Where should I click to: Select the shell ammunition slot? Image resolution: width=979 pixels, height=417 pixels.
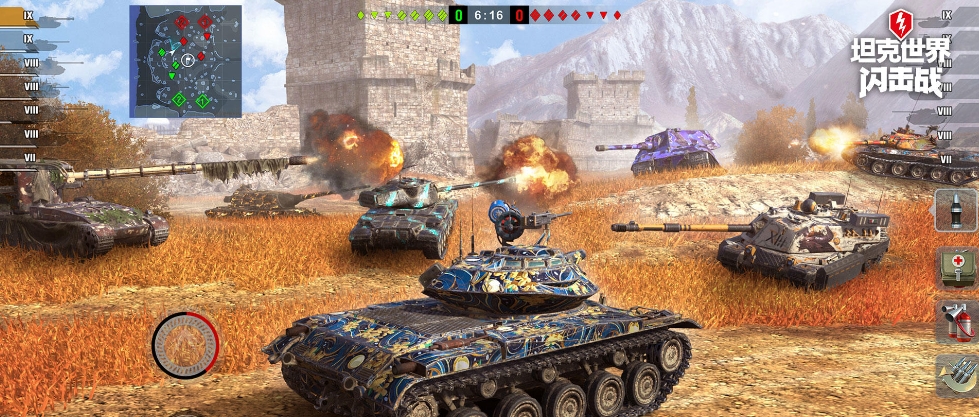pyautogui.click(x=955, y=213)
